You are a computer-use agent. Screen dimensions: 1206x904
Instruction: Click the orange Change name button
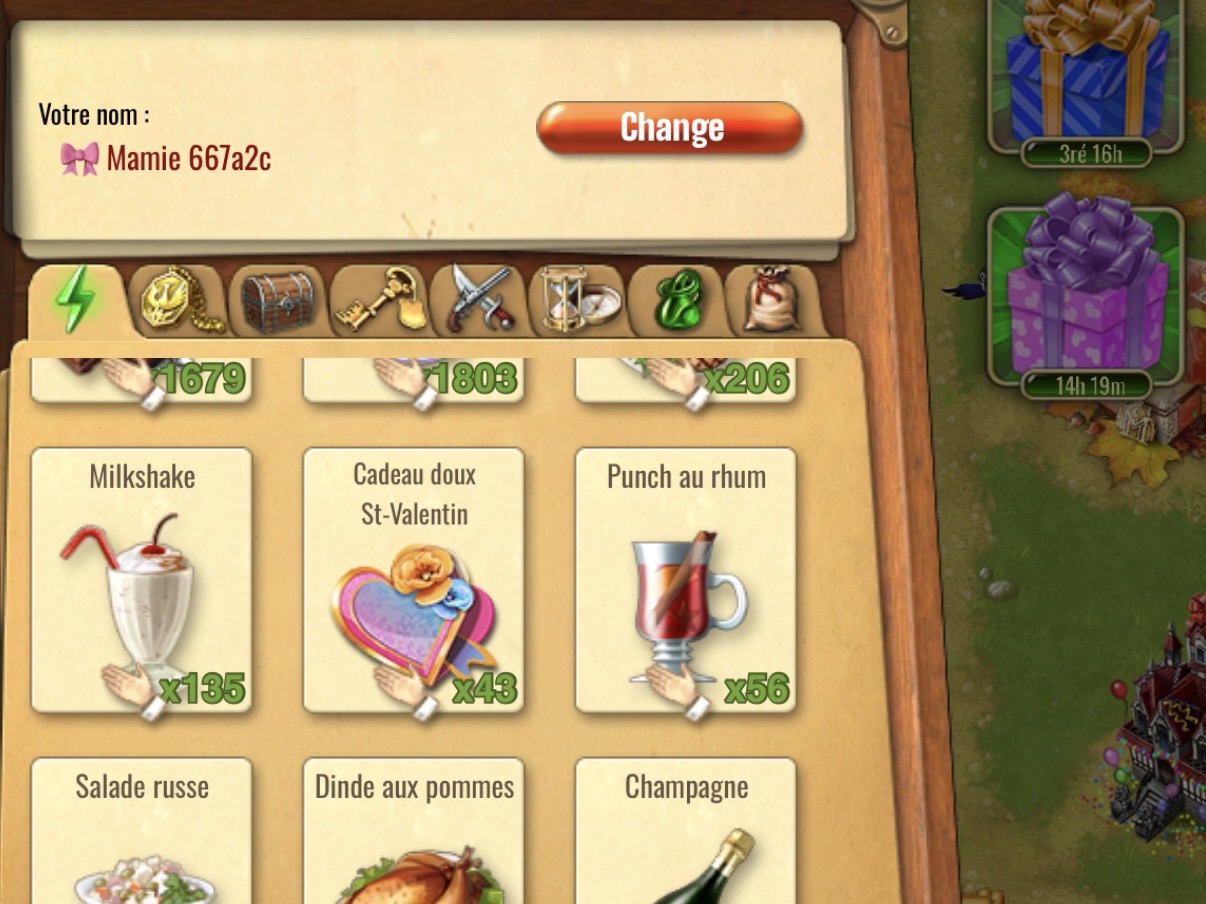point(670,128)
